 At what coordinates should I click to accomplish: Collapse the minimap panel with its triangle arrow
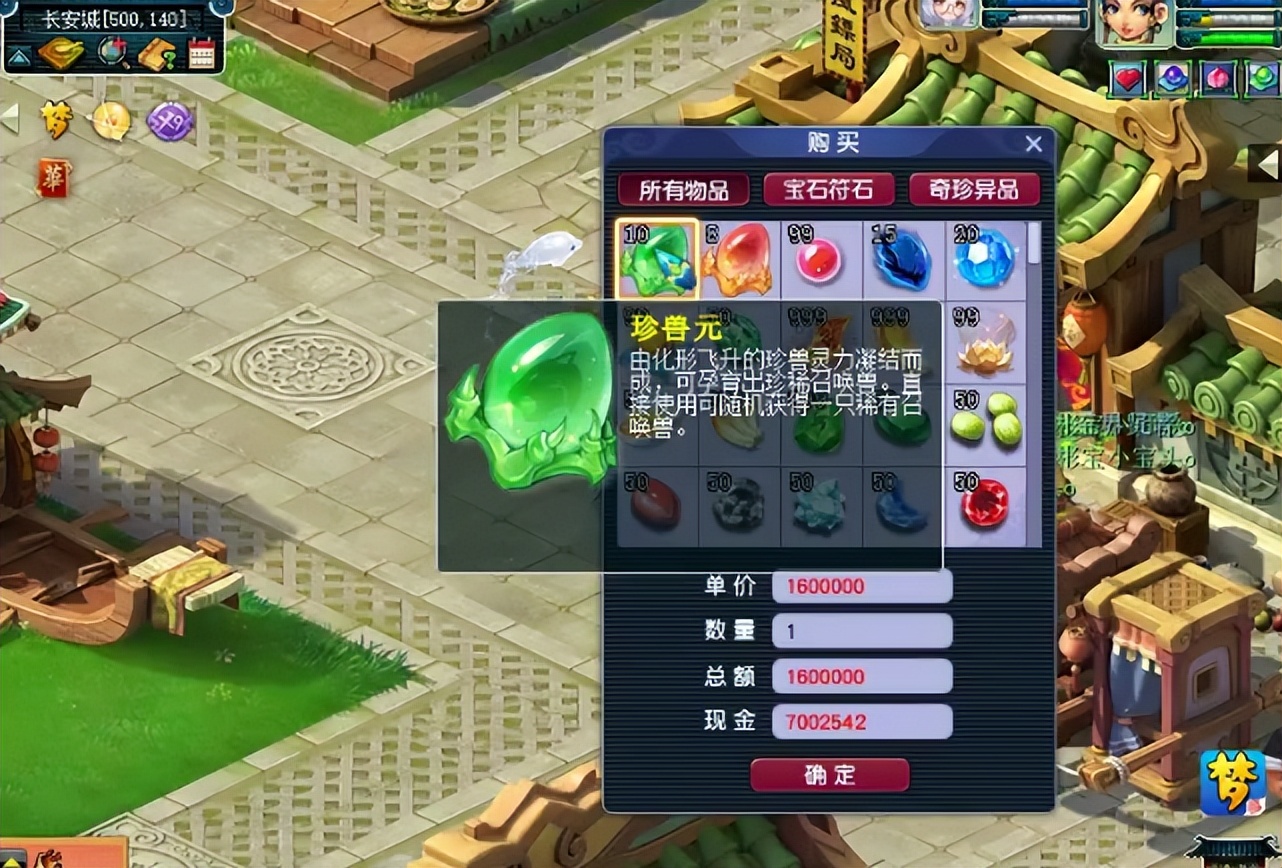[18, 55]
